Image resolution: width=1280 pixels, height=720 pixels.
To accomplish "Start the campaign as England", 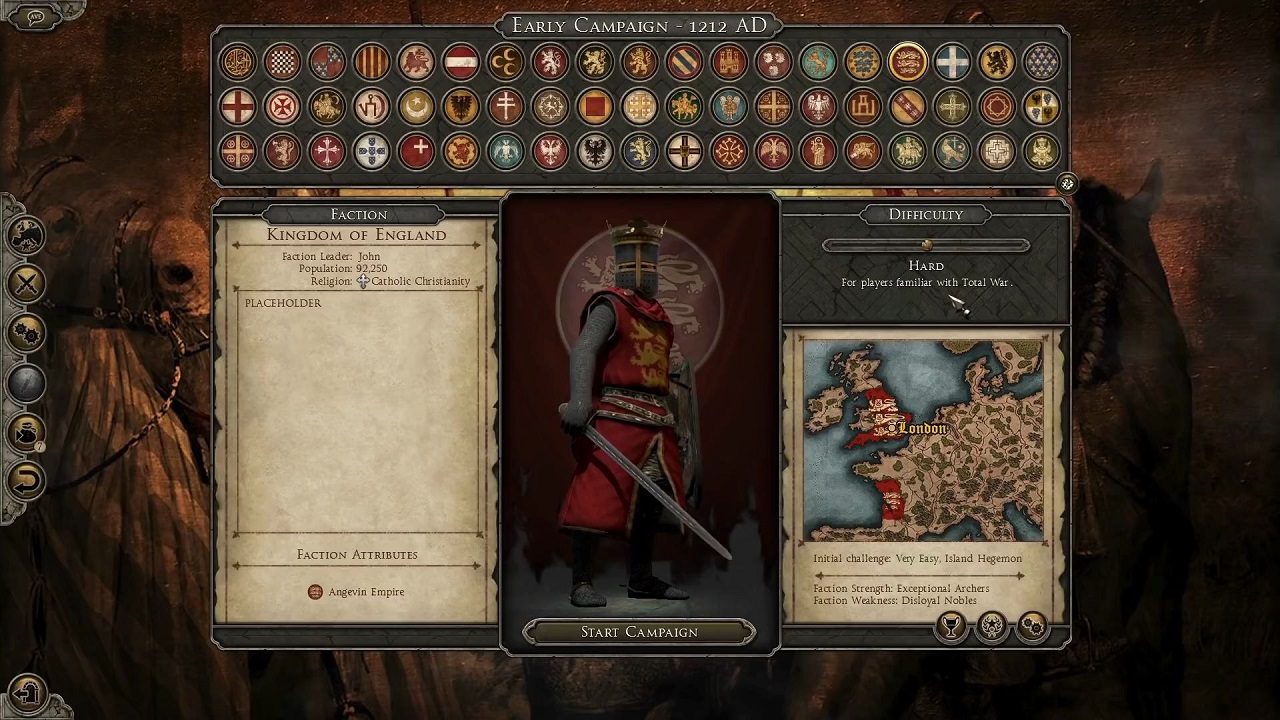I will tap(639, 632).
